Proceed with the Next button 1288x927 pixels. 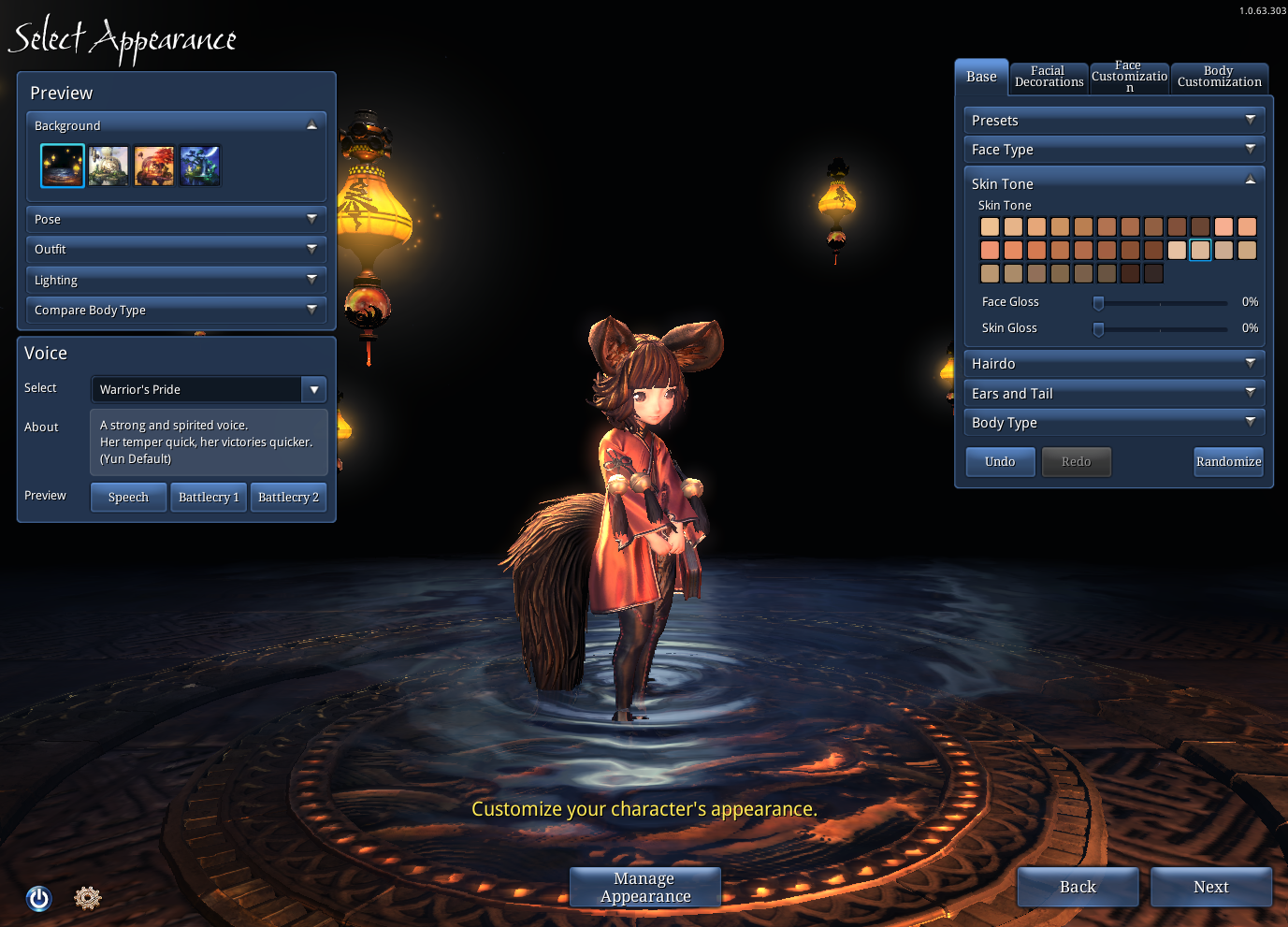click(x=1210, y=887)
